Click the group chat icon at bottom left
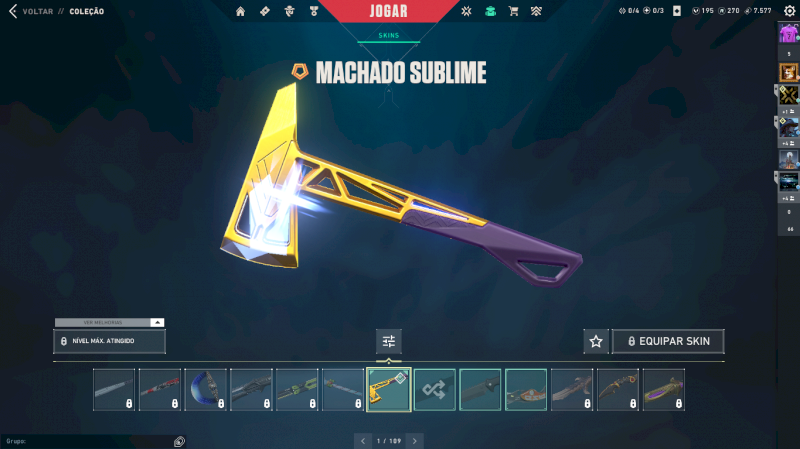800x449 pixels. click(x=179, y=441)
